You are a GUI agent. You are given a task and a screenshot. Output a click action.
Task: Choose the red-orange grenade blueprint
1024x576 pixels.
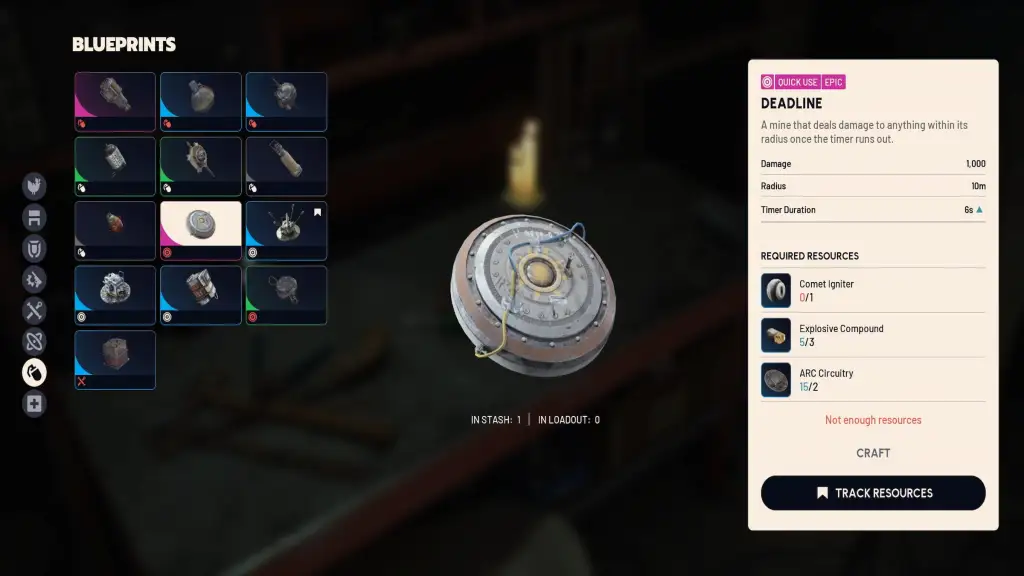[x=115, y=230]
